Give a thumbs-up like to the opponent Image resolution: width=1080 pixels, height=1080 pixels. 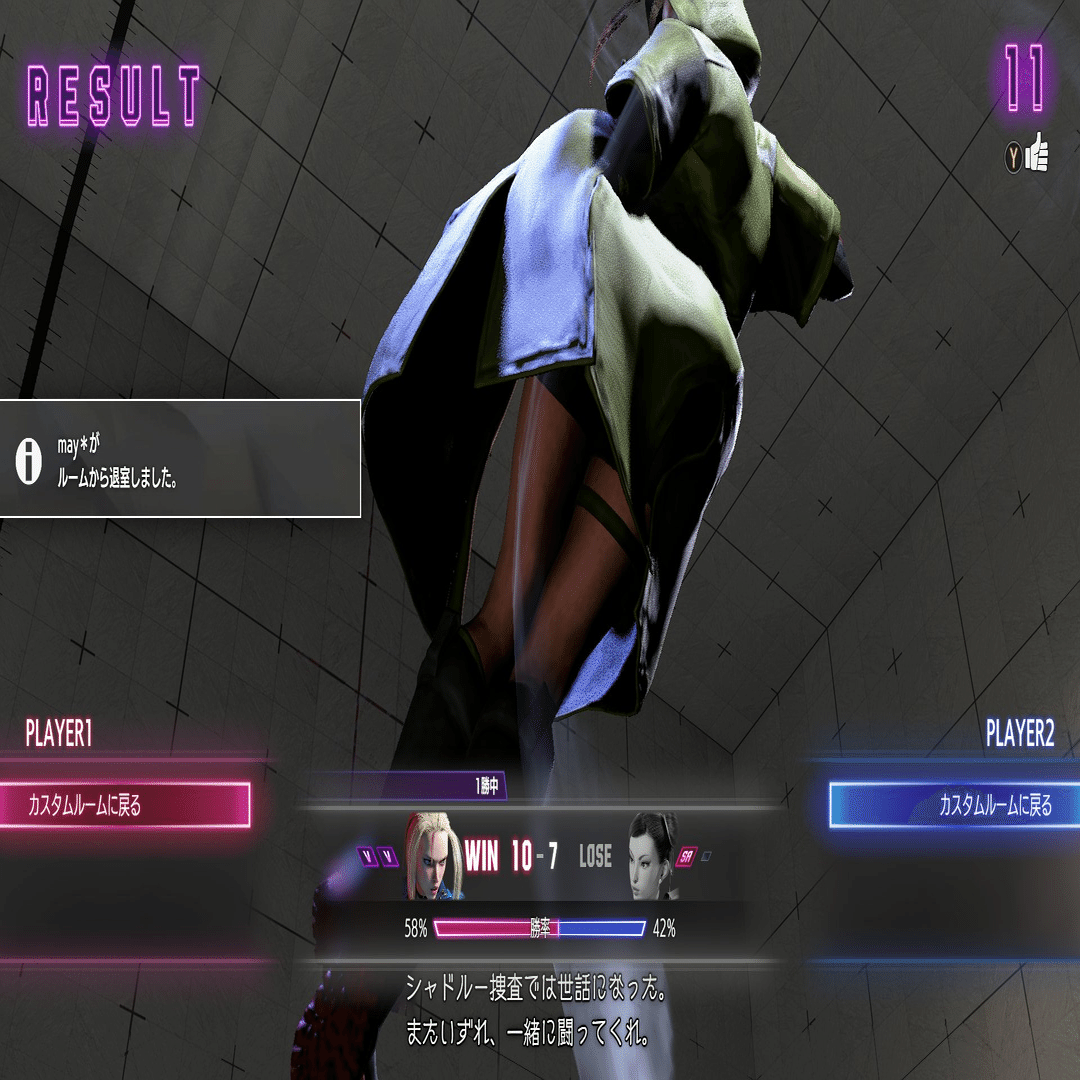coord(1028,154)
